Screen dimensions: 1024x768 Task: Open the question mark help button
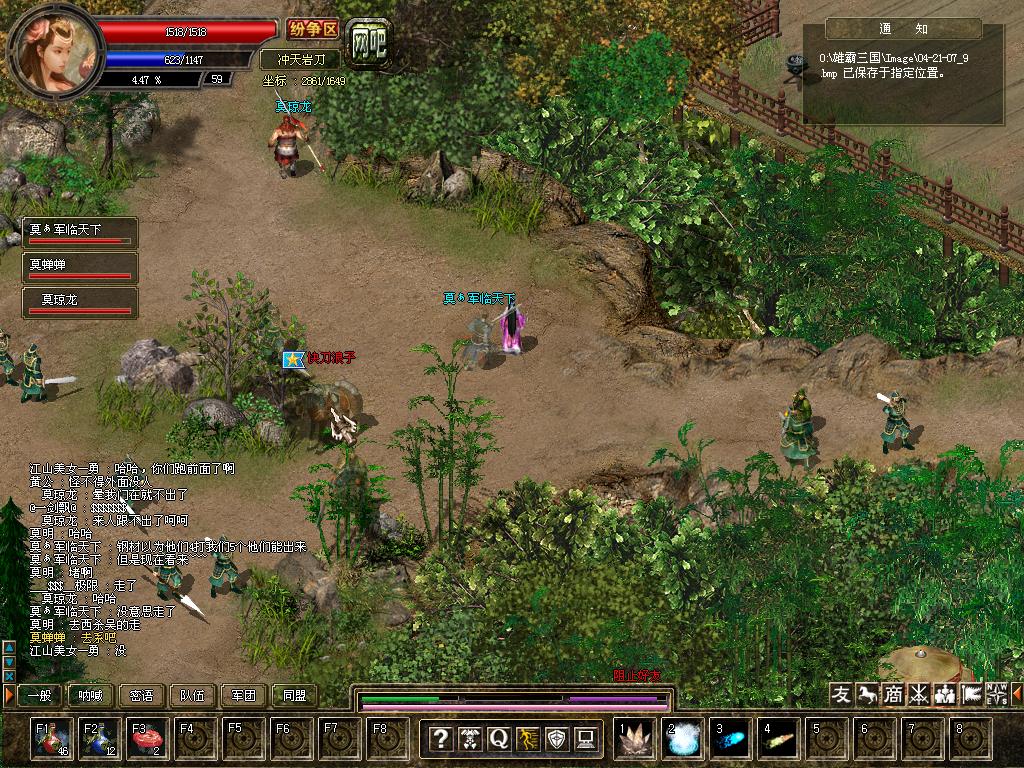pyautogui.click(x=440, y=739)
